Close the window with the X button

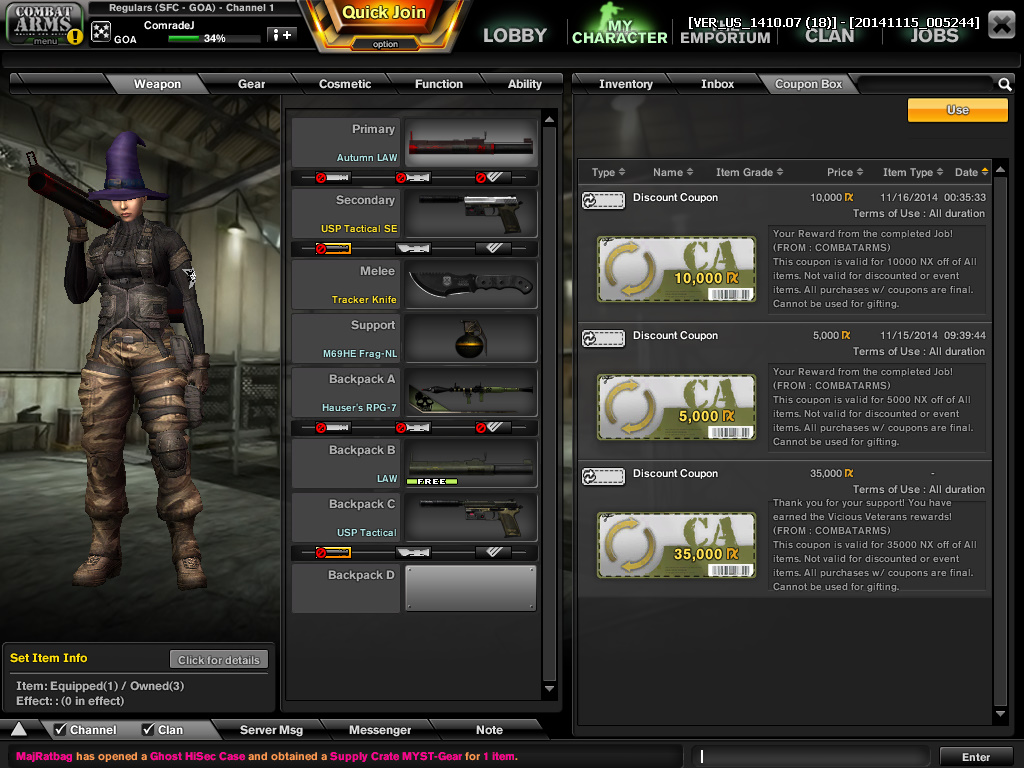click(1001, 25)
